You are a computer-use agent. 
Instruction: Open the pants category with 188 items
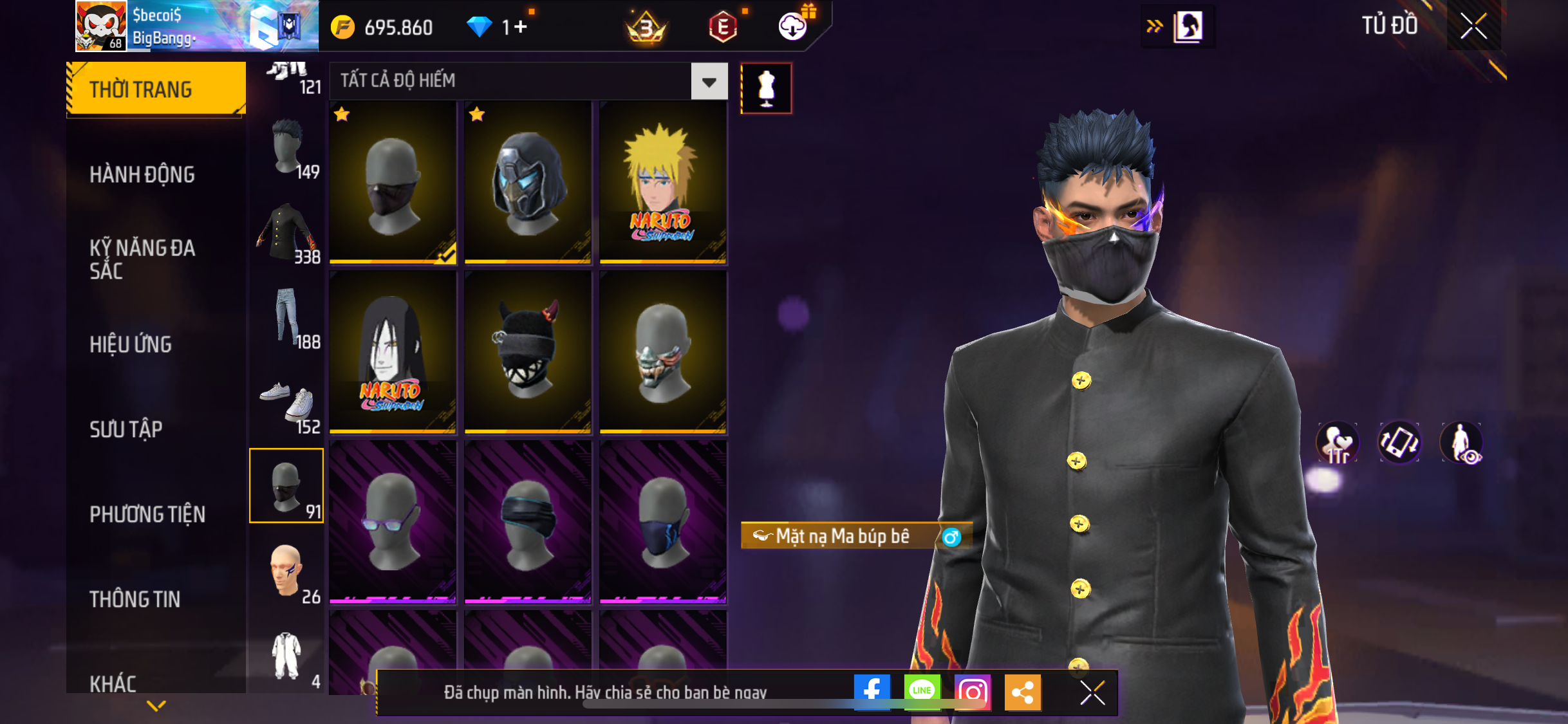tap(287, 318)
